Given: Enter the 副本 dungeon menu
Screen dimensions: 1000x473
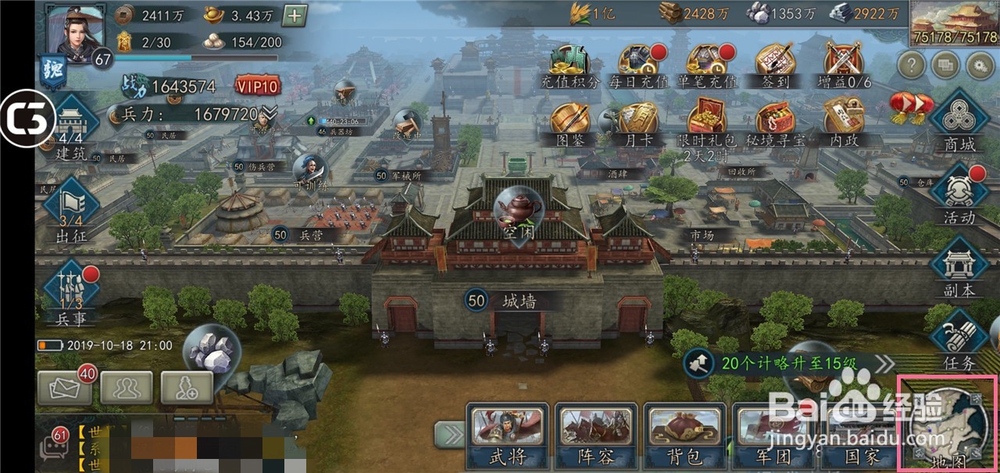Looking at the screenshot, I should (958, 267).
